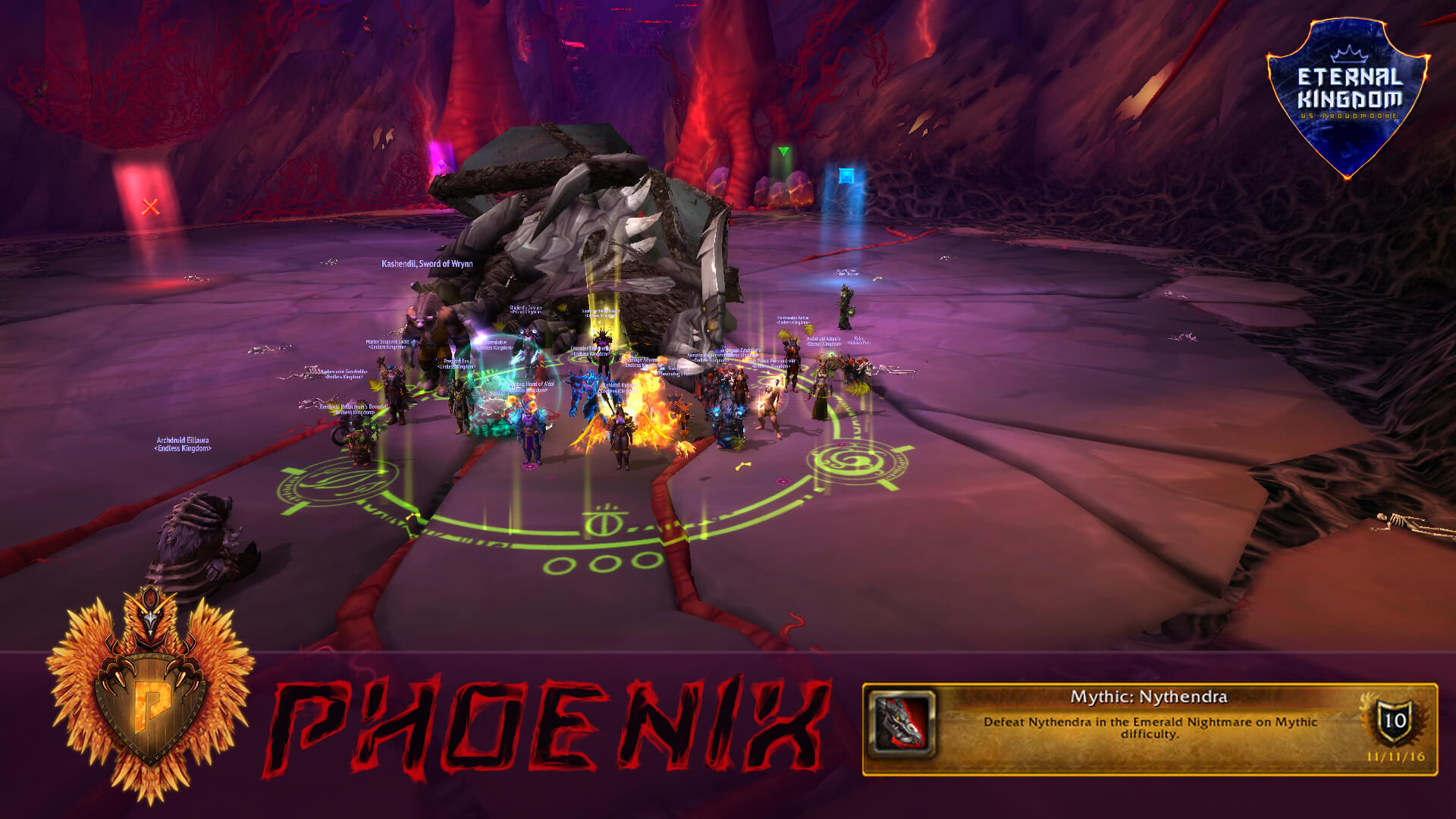Toggle the three green oval glyphs below the circle

599,563
